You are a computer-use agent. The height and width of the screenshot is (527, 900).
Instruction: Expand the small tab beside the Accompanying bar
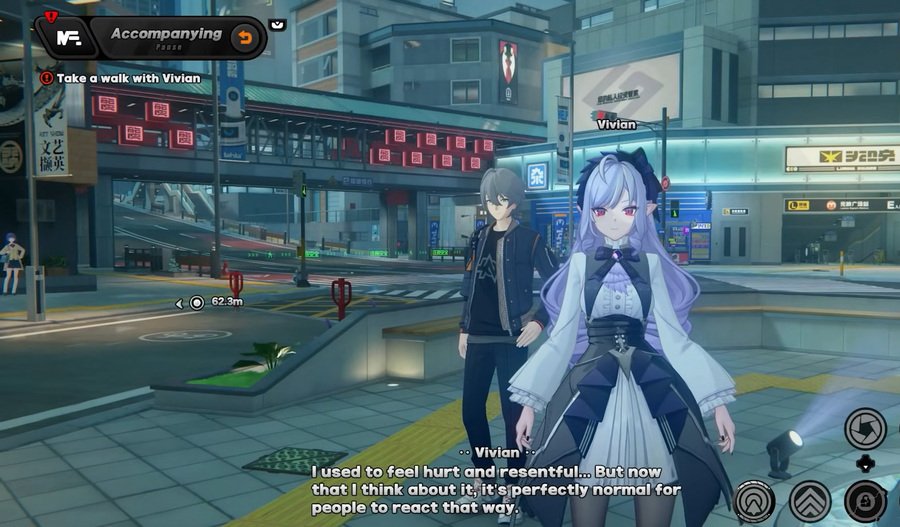click(277, 24)
